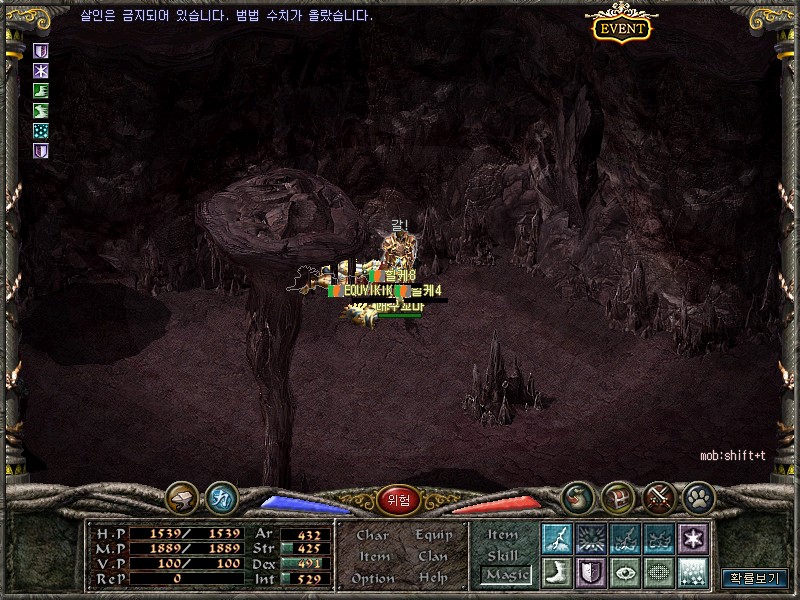Image resolution: width=800 pixels, height=600 pixels.
Task: Select the Magic tab
Action: tap(506, 575)
